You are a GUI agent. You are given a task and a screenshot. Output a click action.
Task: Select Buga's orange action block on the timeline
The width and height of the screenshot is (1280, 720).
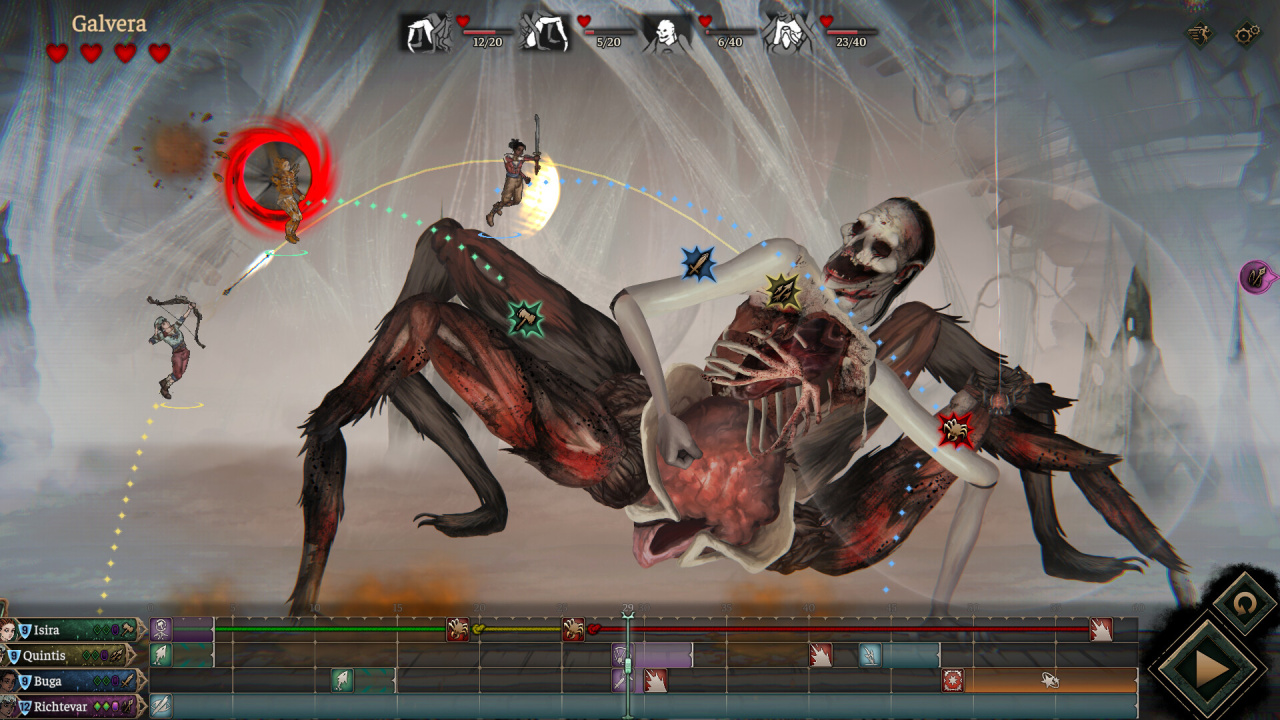[x=1050, y=681]
